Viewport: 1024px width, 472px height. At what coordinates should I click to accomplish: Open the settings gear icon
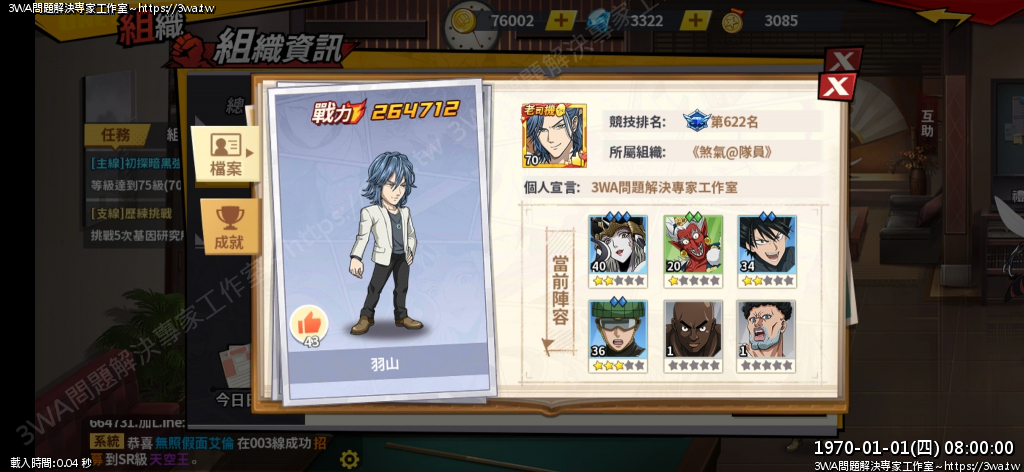pyautogui.click(x=349, y=459)
